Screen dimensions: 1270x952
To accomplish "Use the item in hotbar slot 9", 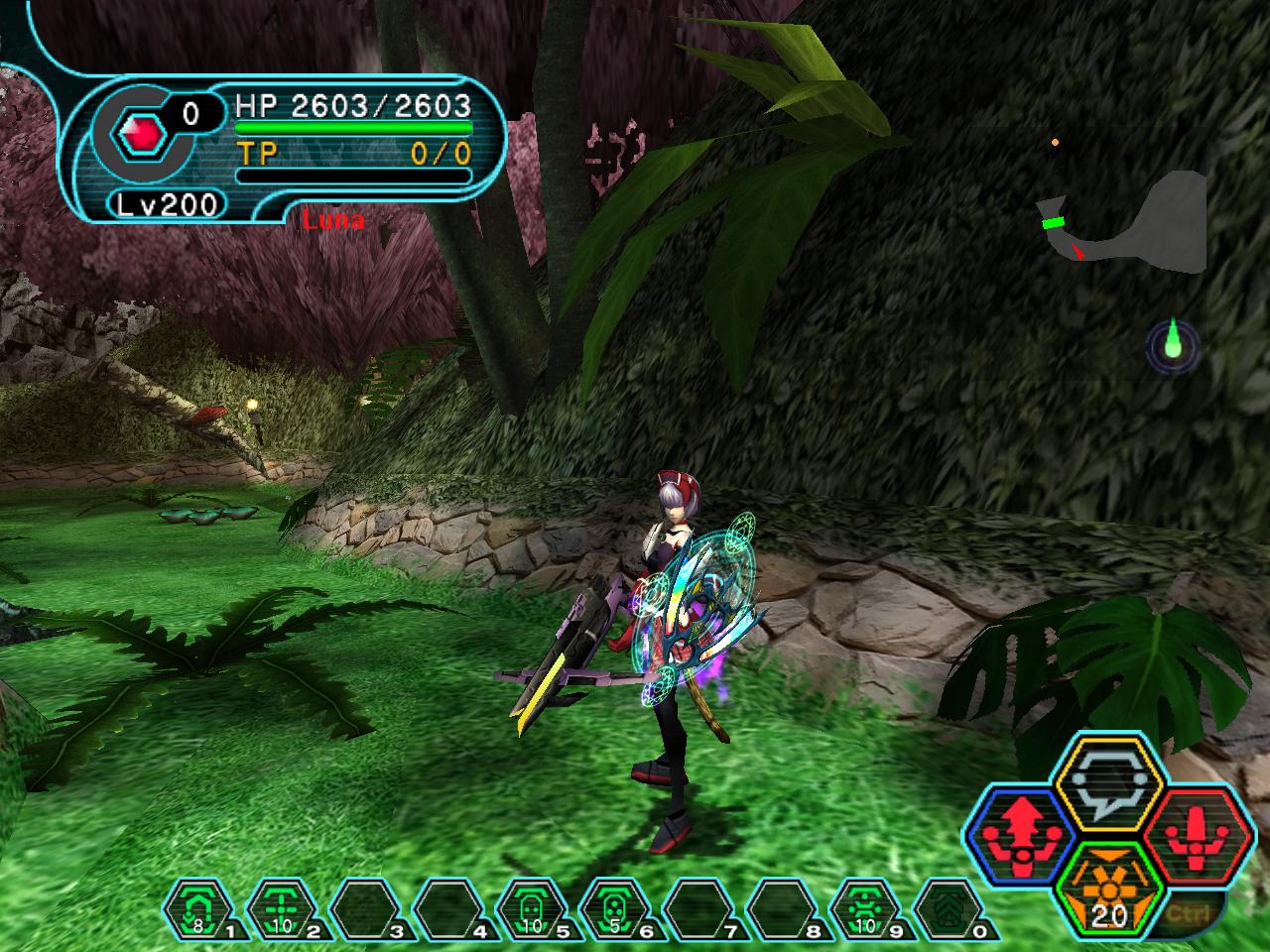I will [864, 909].
